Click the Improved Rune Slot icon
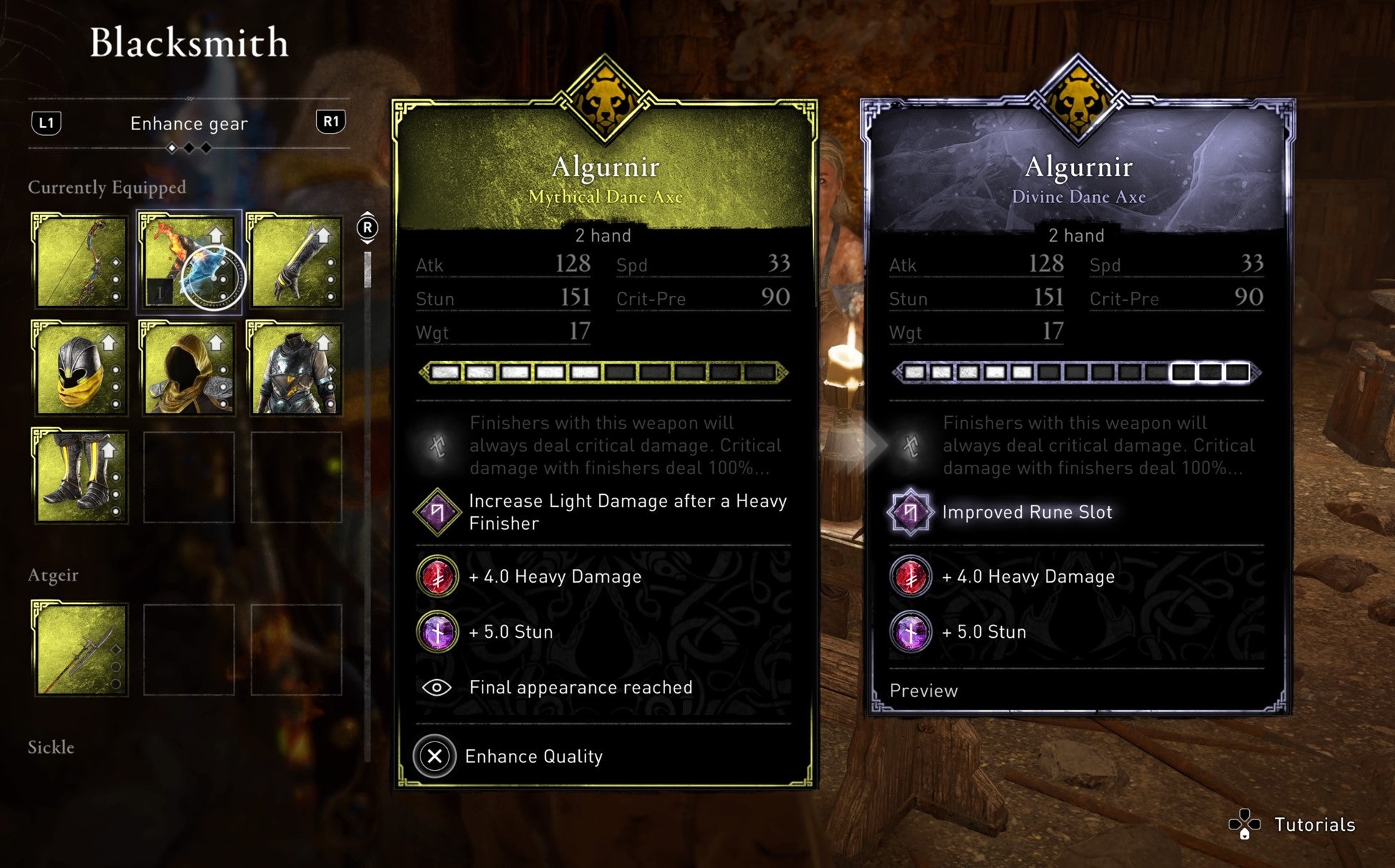 click(912, 512)
